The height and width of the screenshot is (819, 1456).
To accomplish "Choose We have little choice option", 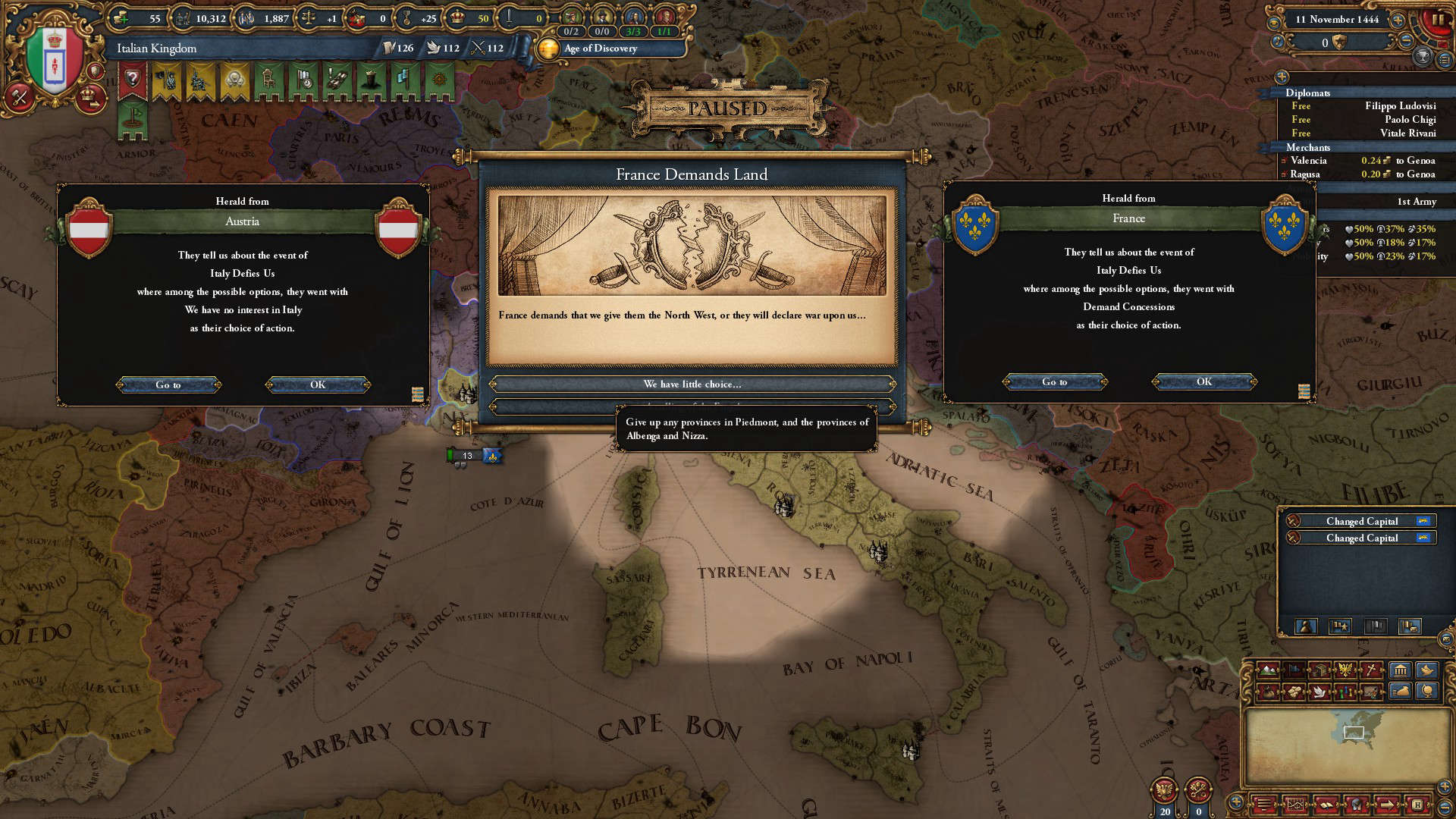I will tap(692, 384).
